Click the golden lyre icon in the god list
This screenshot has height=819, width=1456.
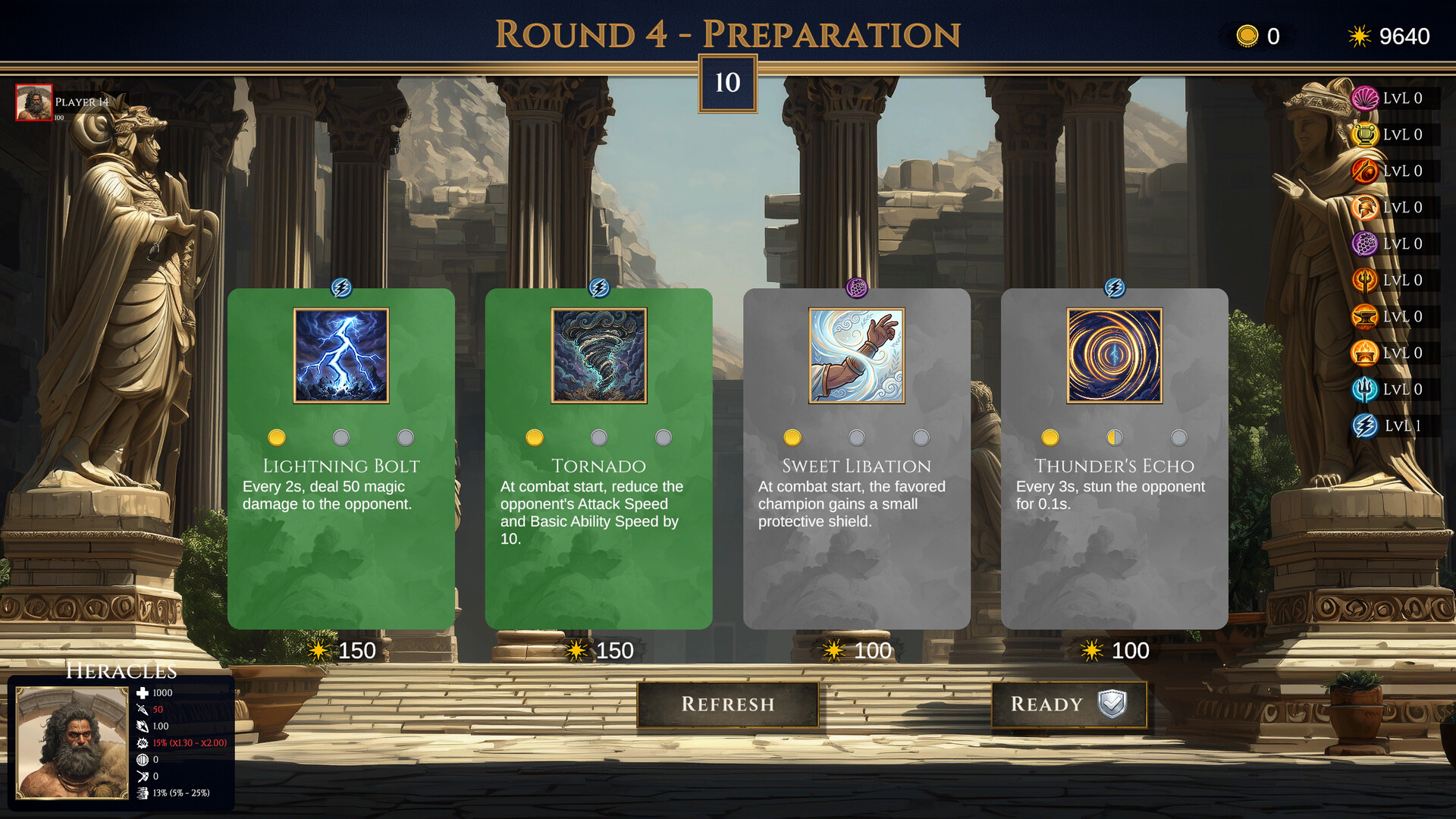(1365, 134)
